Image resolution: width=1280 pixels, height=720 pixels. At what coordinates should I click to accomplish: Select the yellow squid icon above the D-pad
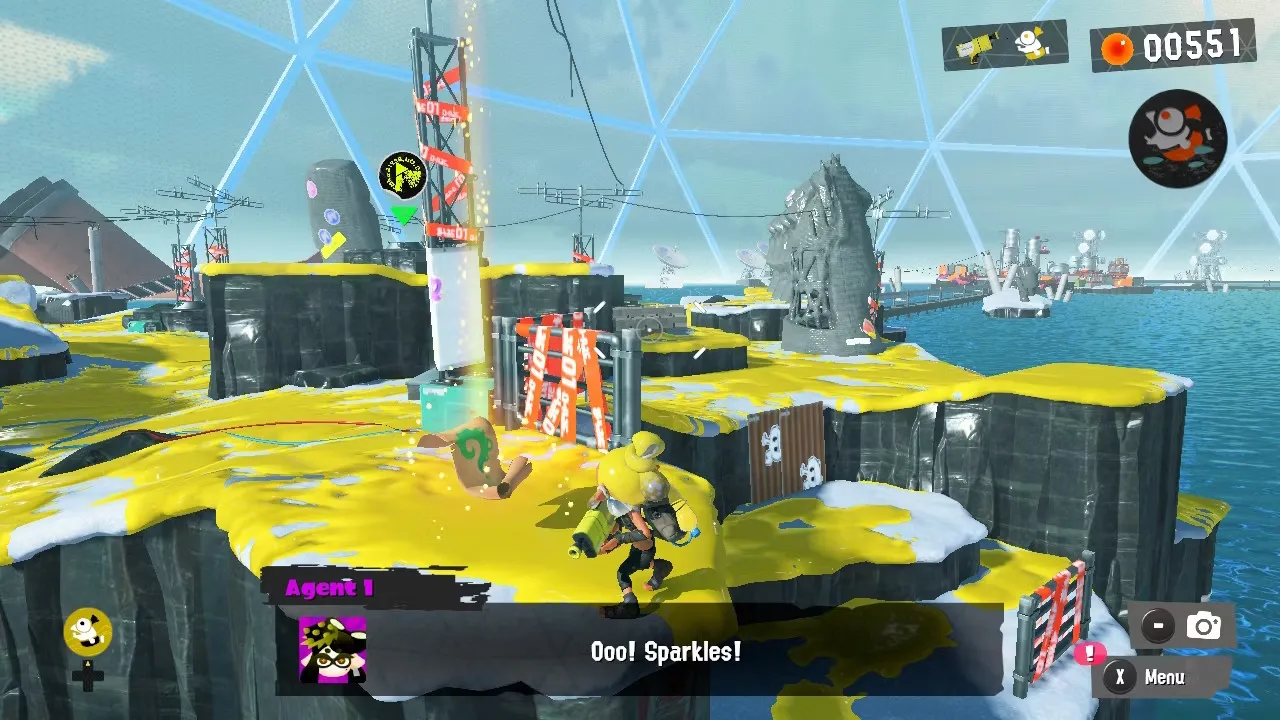[87, 631]
